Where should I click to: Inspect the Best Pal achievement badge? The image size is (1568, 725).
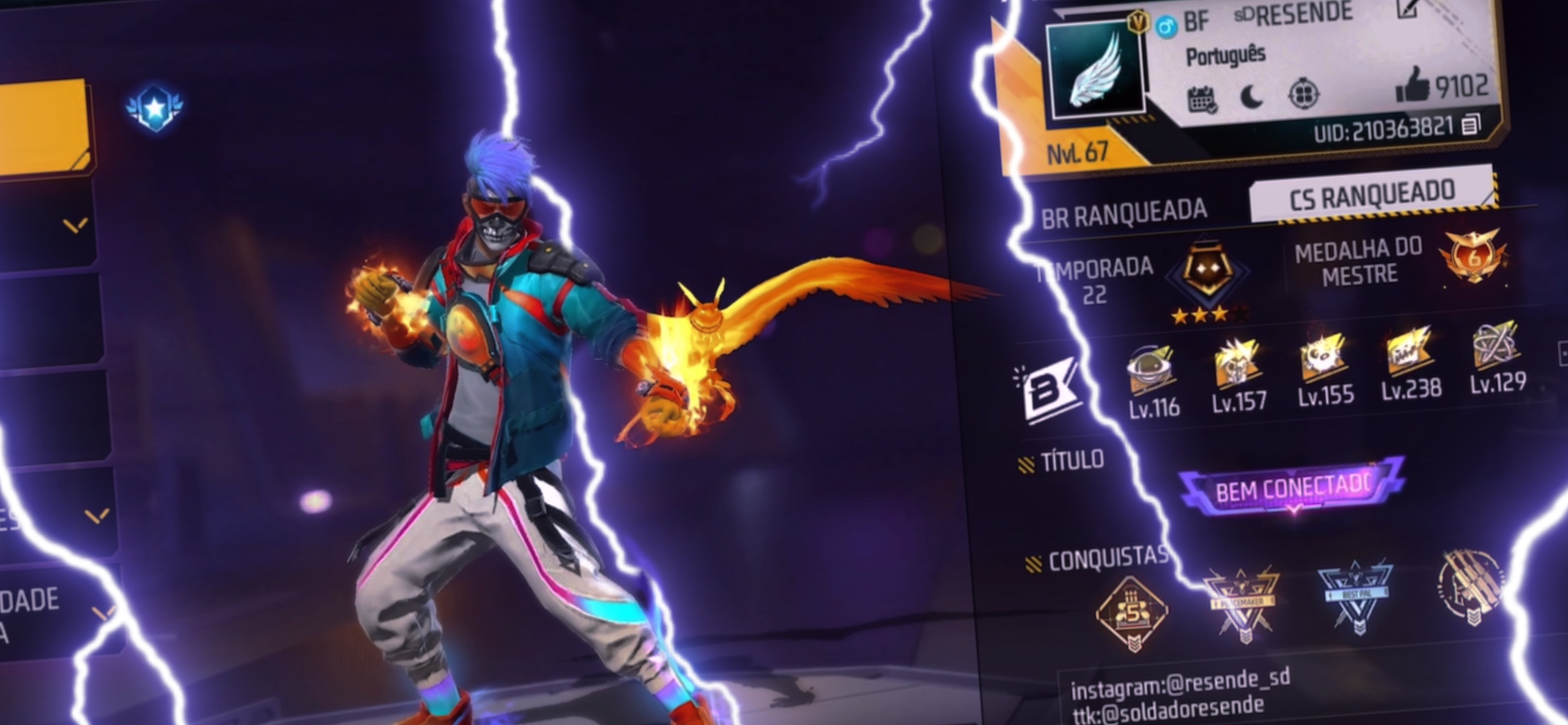click(1357, 596)
